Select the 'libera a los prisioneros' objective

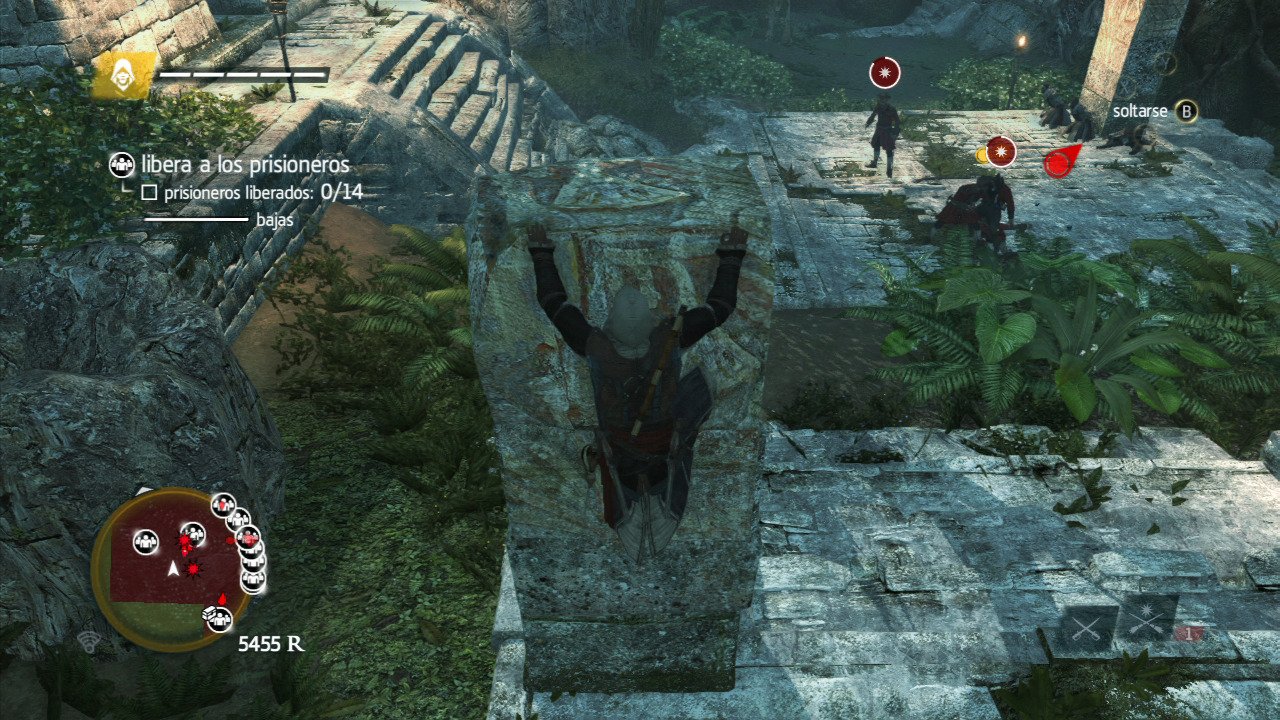(x=245, y=164)
